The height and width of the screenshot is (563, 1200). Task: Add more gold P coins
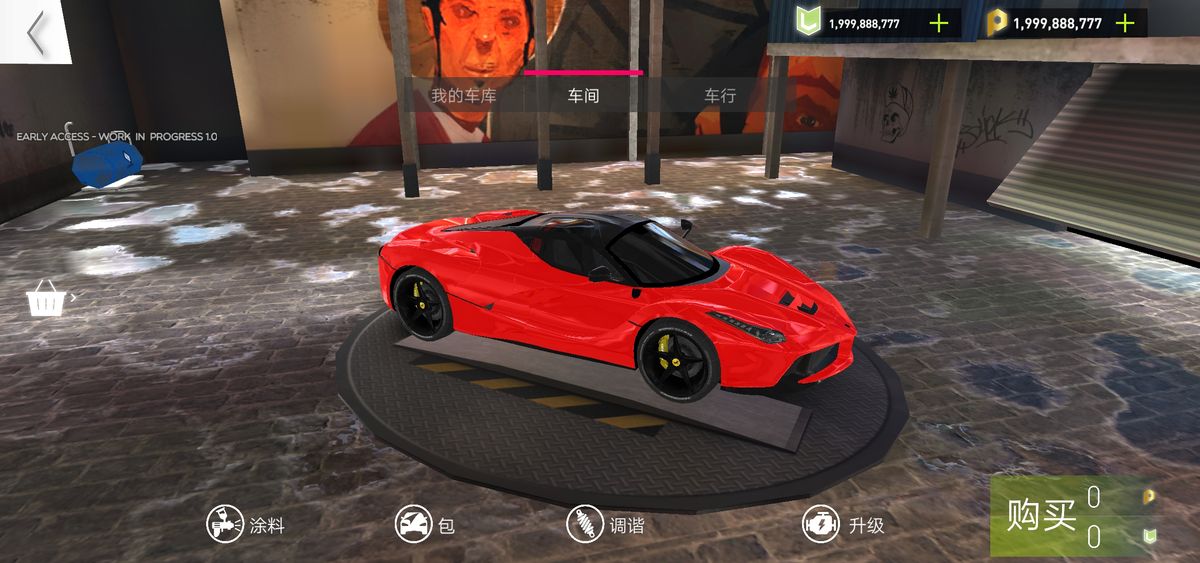[1124, 23]
